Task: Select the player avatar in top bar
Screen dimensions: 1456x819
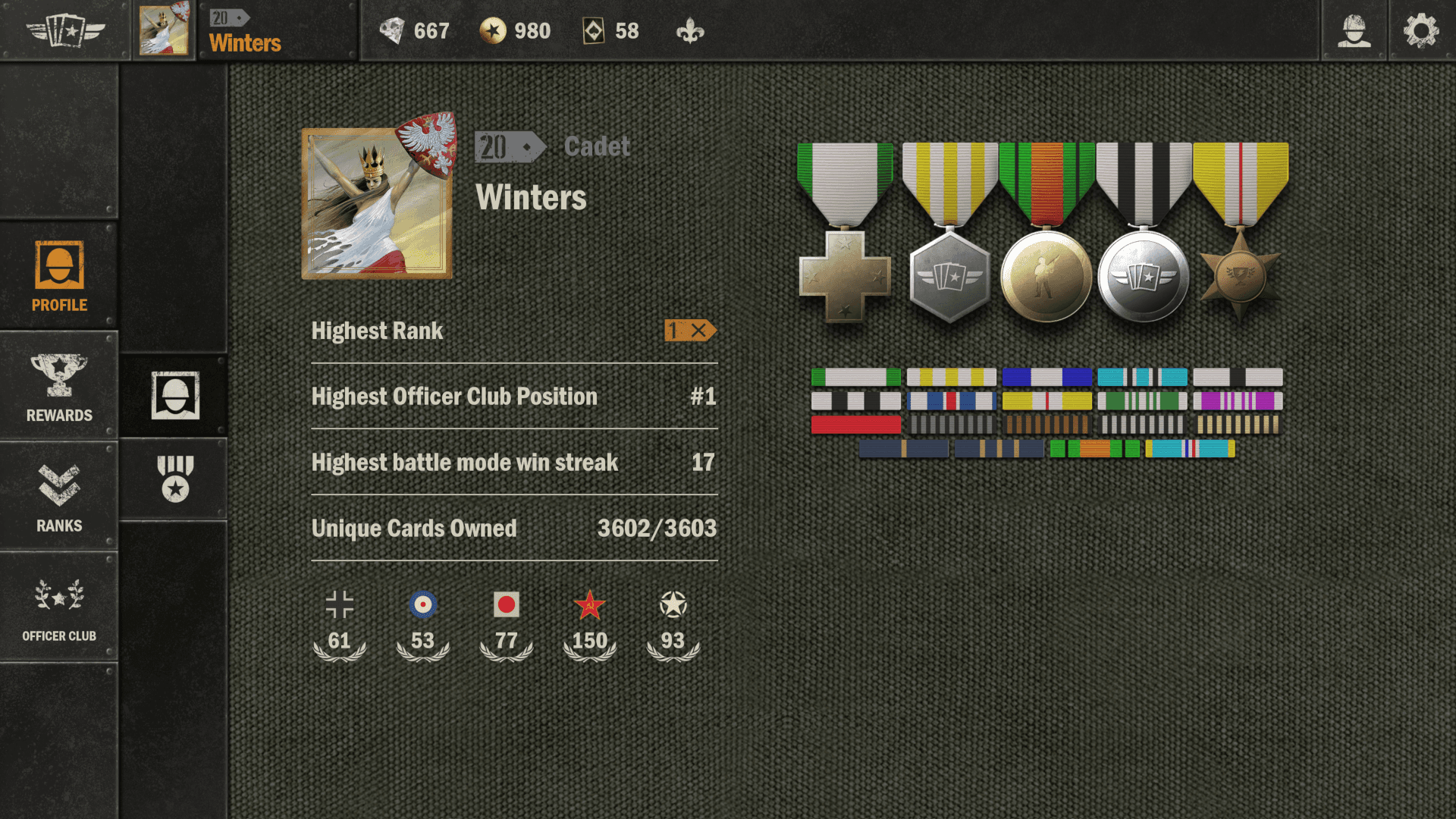Action: coord(164,30)
